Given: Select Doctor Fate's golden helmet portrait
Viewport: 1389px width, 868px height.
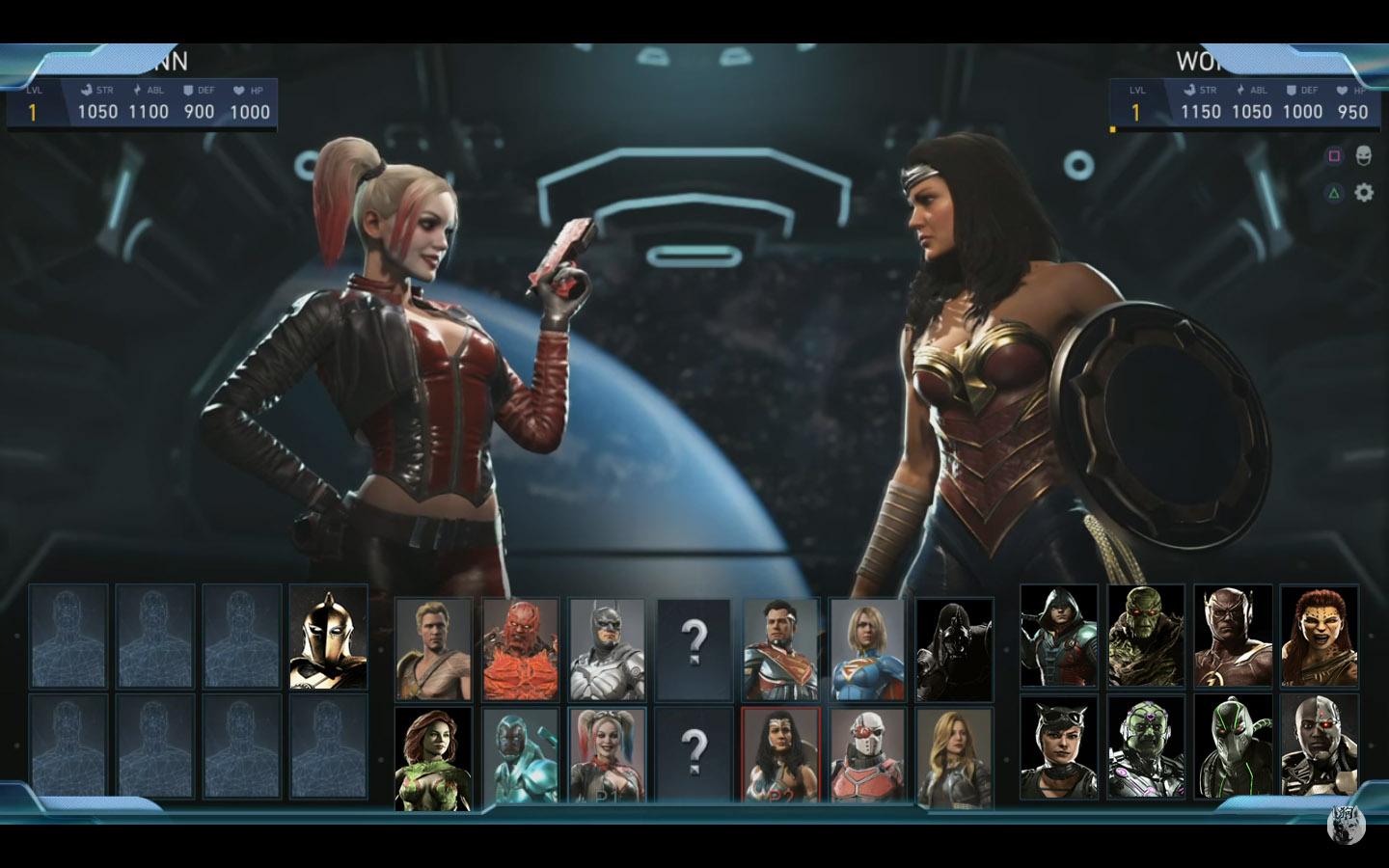Looking at the screenshot, I should click(x=328, y=637).
